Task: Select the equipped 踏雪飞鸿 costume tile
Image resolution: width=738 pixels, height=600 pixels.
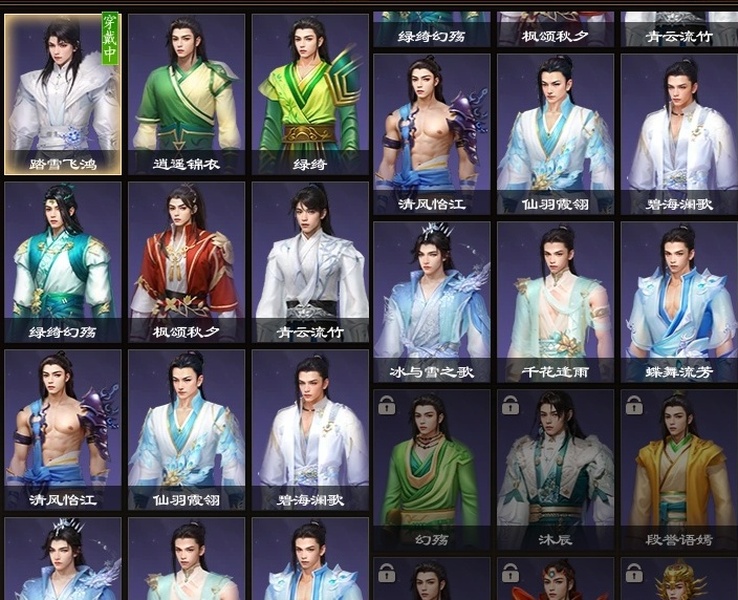Action: pos(63,93)
